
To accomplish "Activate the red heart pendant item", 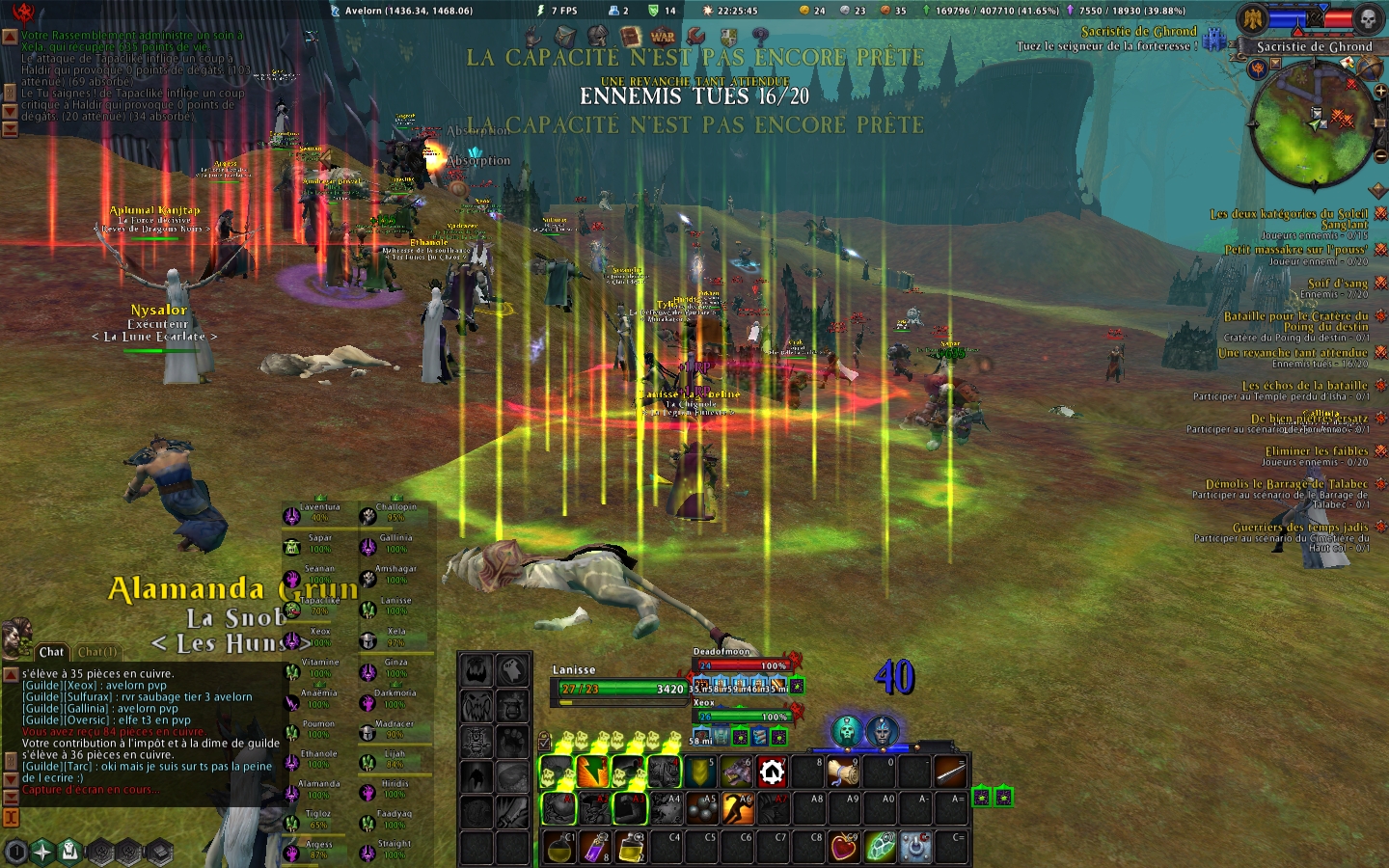I will (844, 847).
